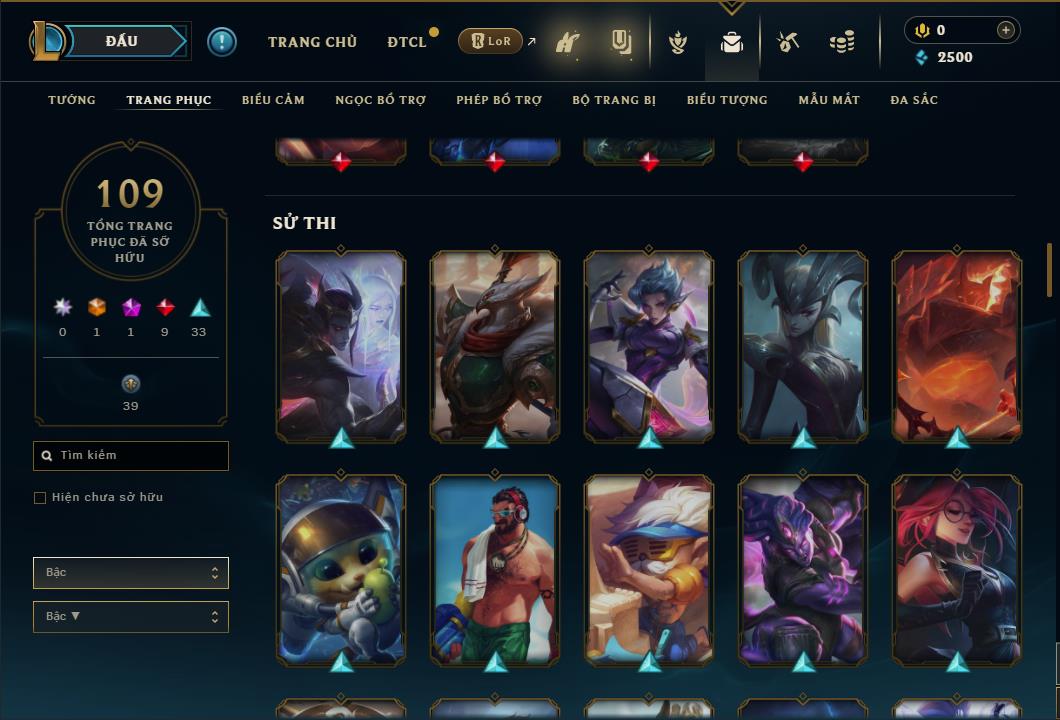Screen dimensions: 1060x720
Task: Open the TRANG CHỦ home page
Action: (312, 42)
